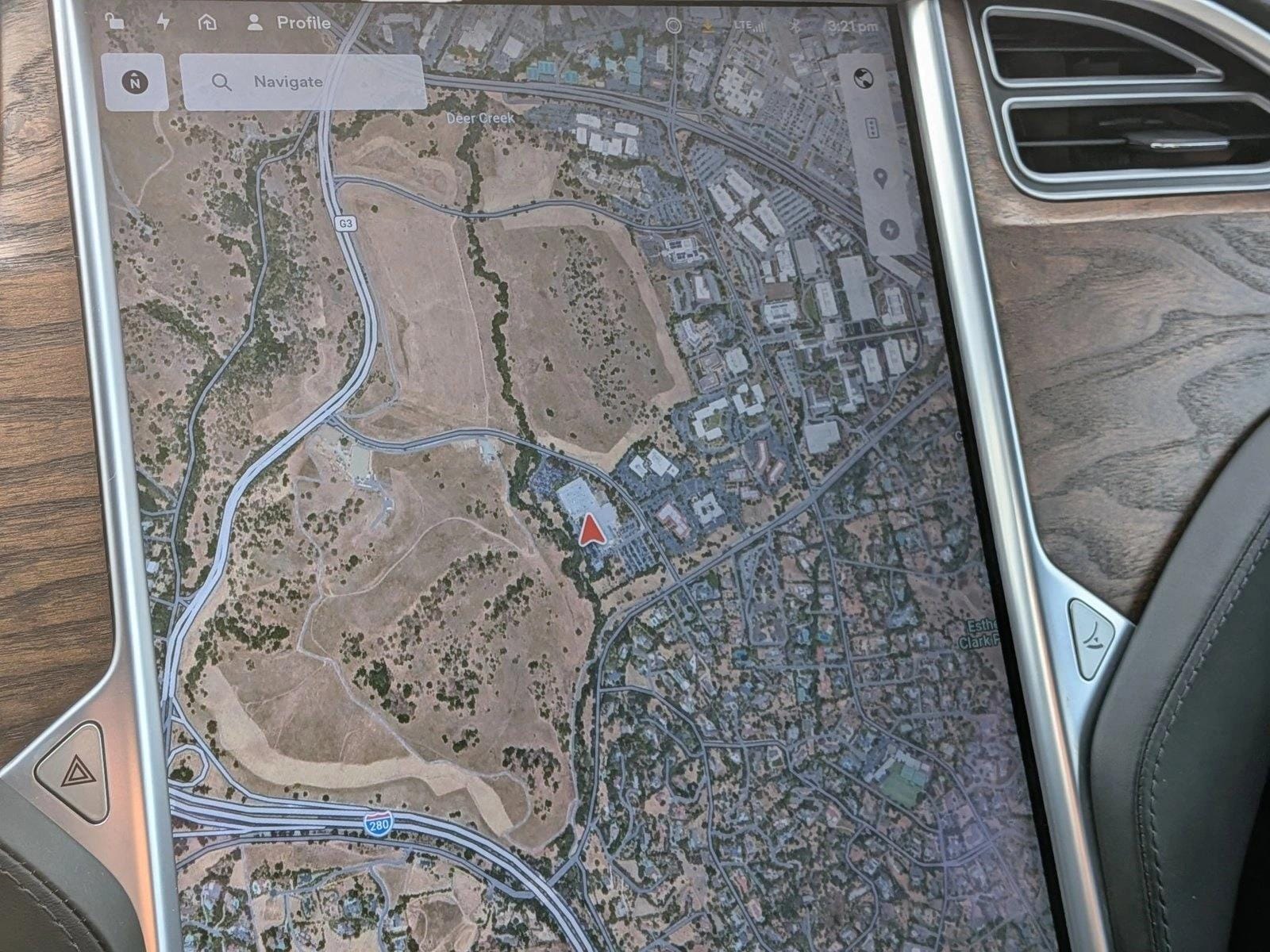This screenshot has height=952, width=1270.
Task: Tap the unlocked padlock icon
Action: (x=115, y=21)
